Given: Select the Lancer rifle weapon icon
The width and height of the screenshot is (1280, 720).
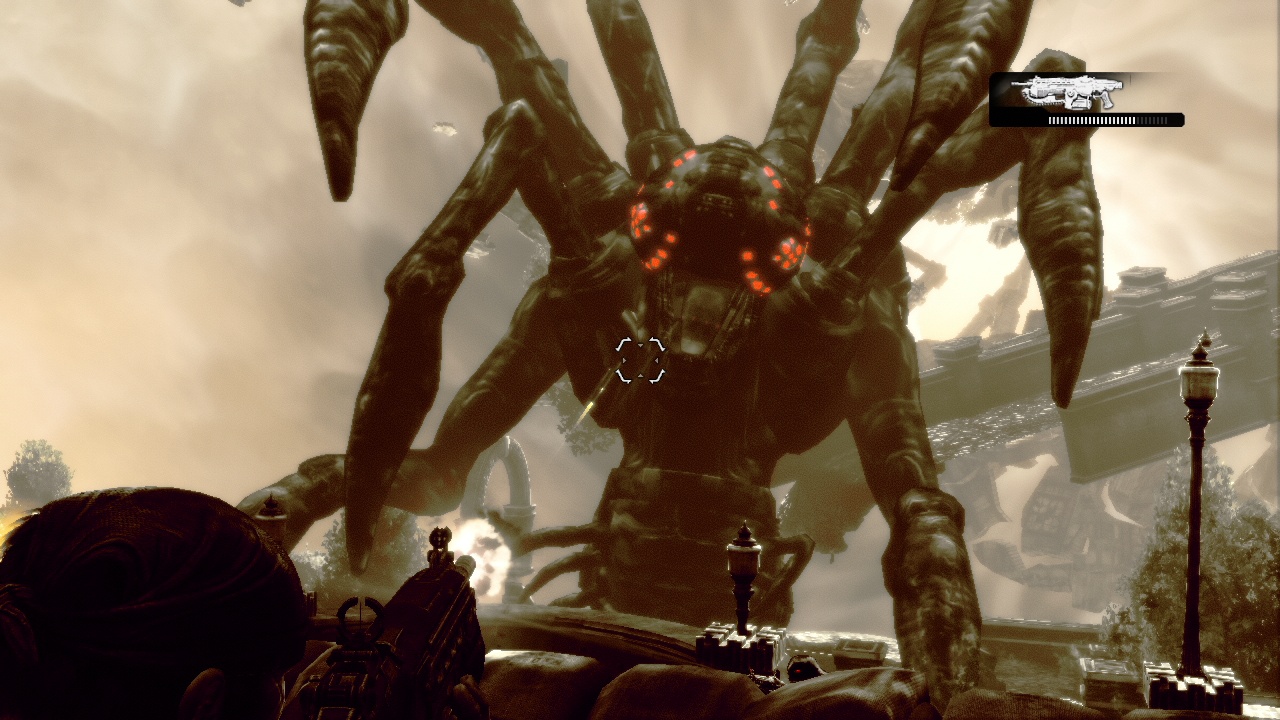Looking at the screenshot, I should pyautogui.click(x=1067, y=92).
